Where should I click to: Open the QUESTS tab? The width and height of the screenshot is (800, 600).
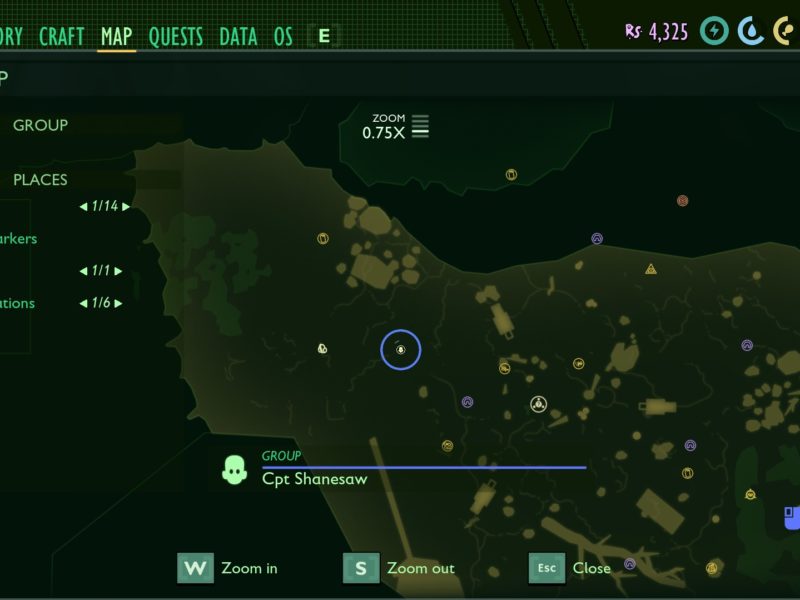click(x=176, y=37)
